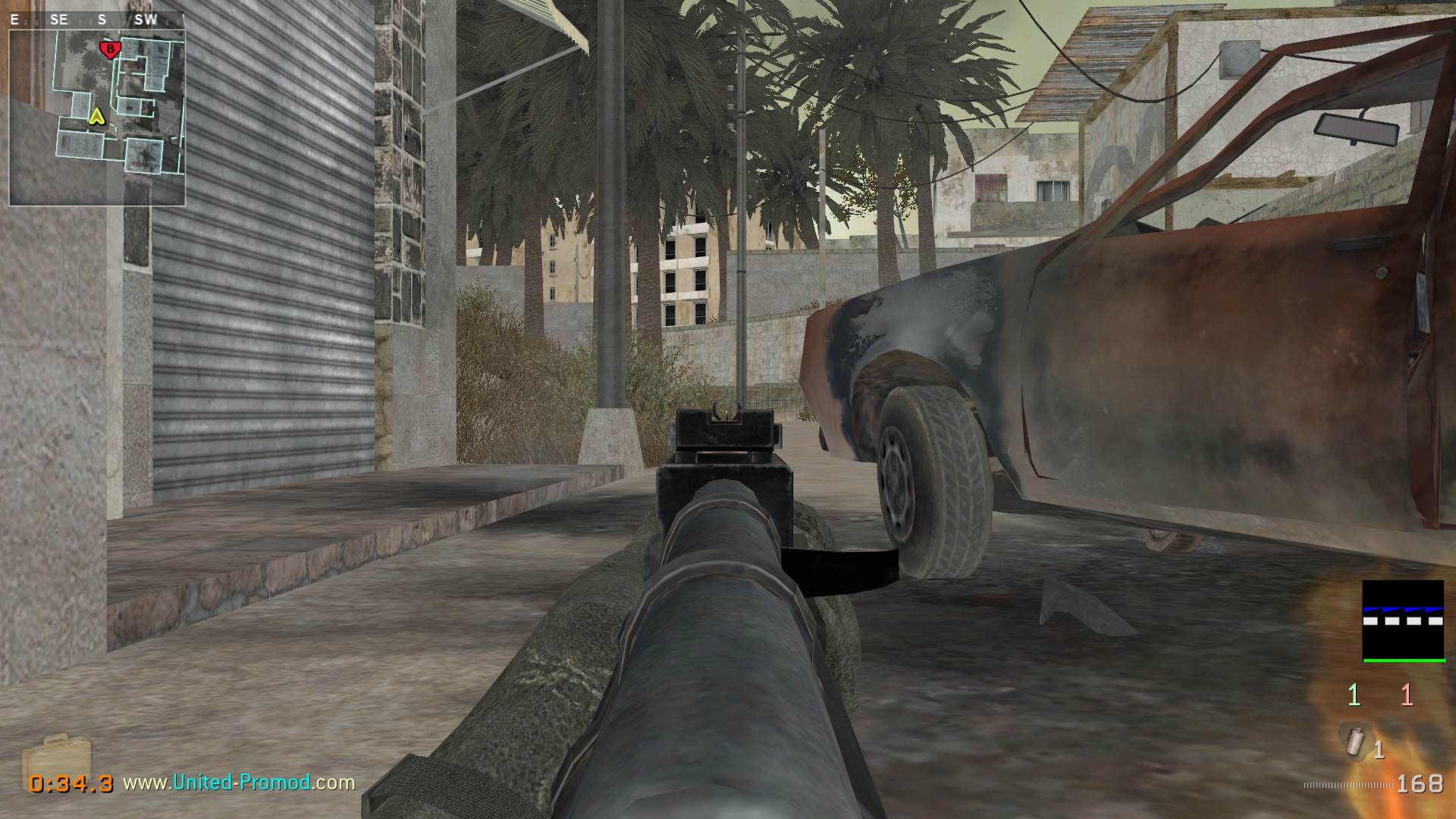Click the minimap in the corner
The height and width of the screenshot is (819, 1456).
97,118
